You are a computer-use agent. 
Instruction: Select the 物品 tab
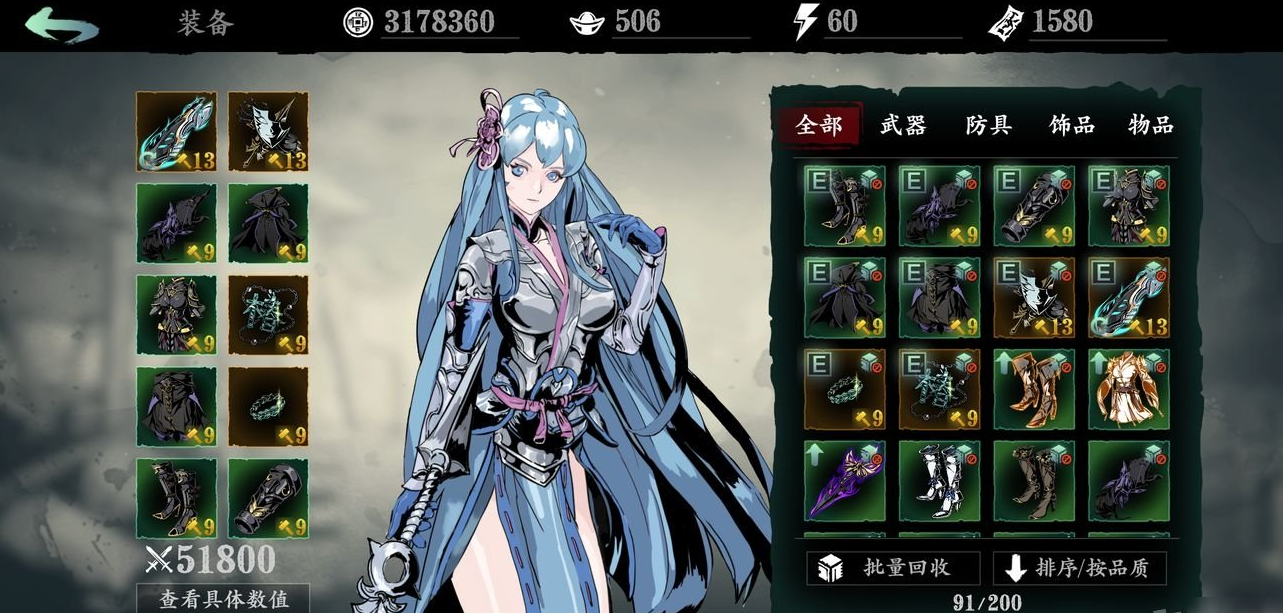[1150, 125]
